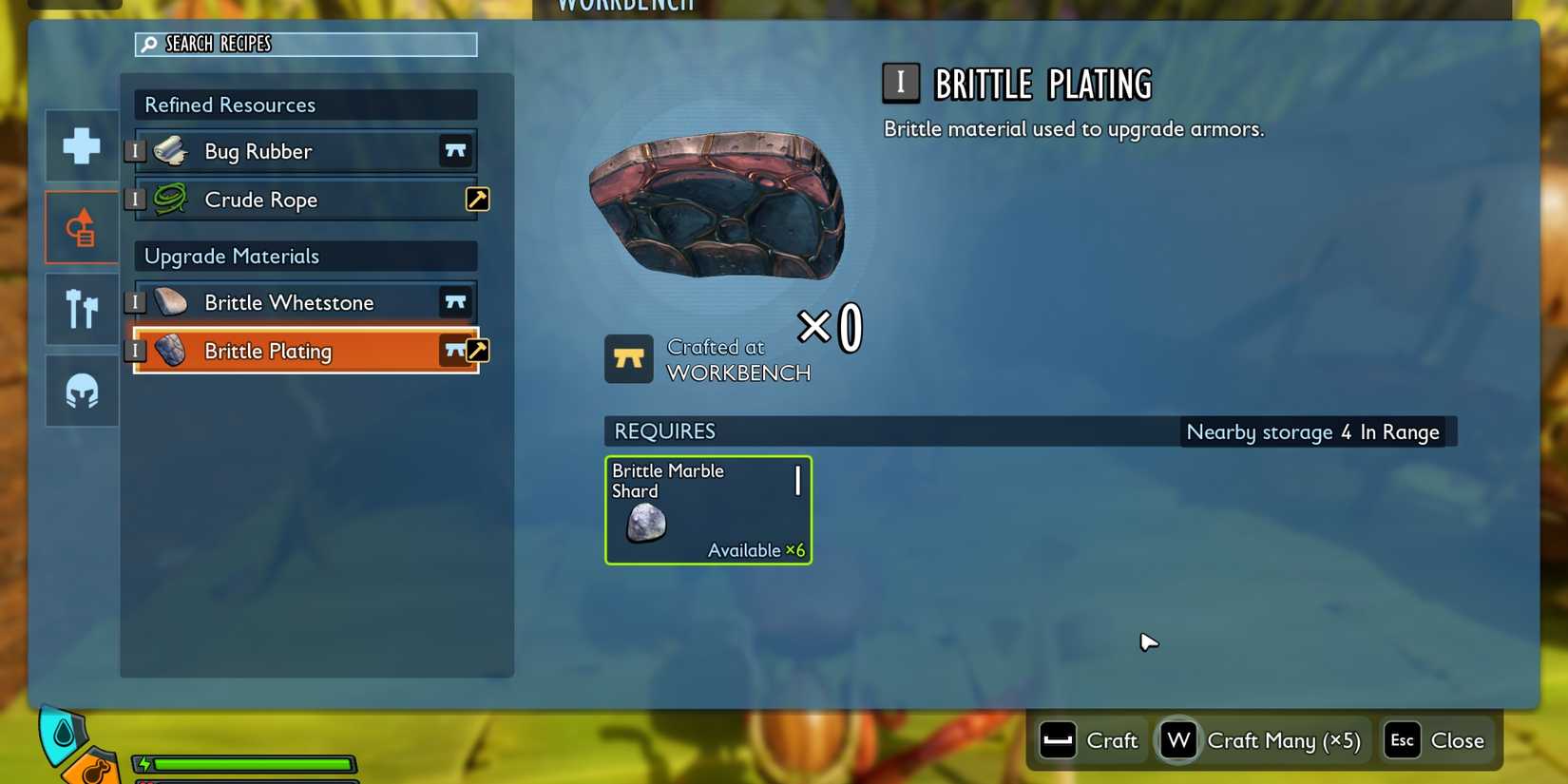The image size is (1568, 784).
Task: Click the workbench icon beside Brittle Whetstone
Action: 456,301
